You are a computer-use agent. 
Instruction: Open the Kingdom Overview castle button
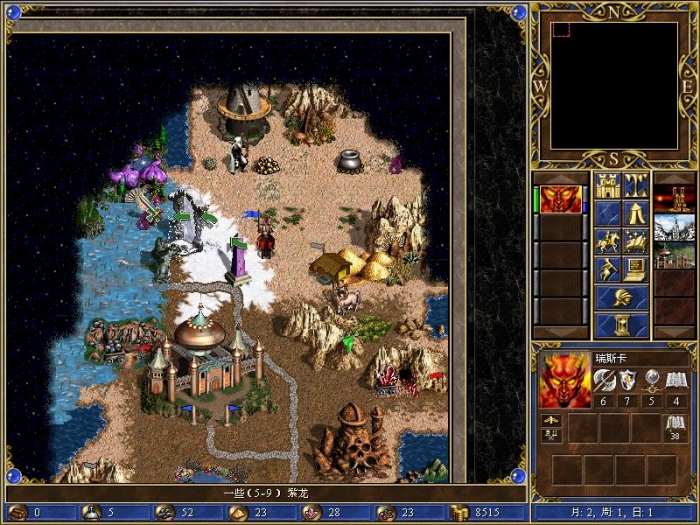tap(607, 185)
